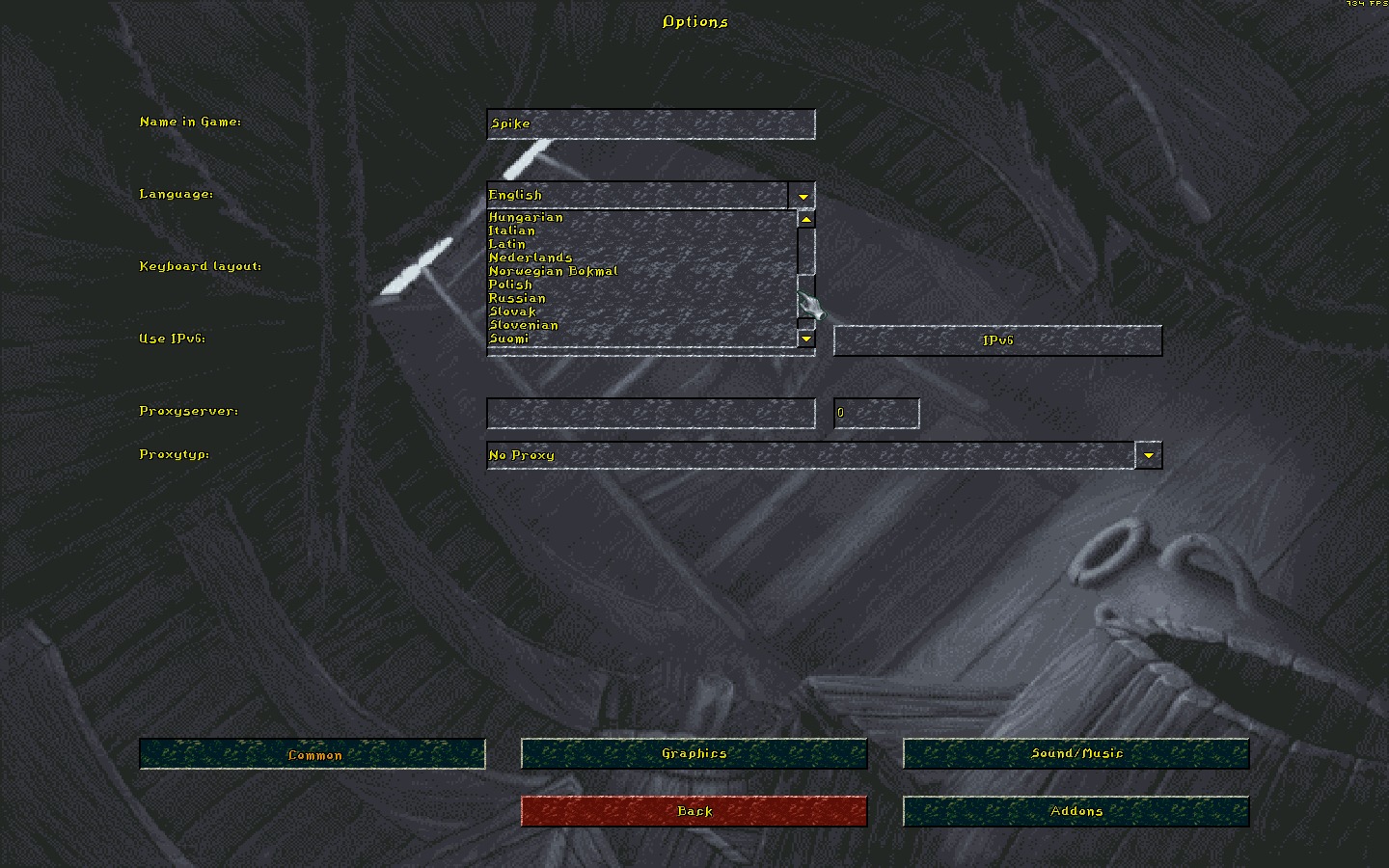Switch to the Graphics options tab
This screenshot has width=1389, height=868.
pyautogui.click(x=694, y=753)
